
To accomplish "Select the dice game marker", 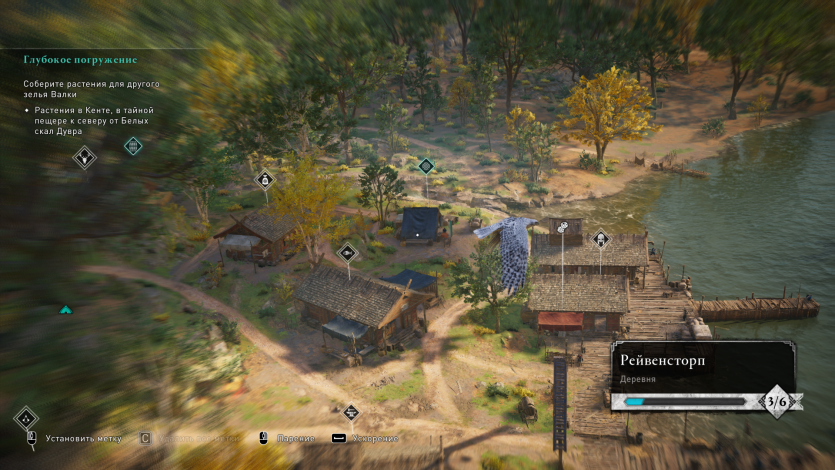I will pyautogui.click(x=563, y=227).
